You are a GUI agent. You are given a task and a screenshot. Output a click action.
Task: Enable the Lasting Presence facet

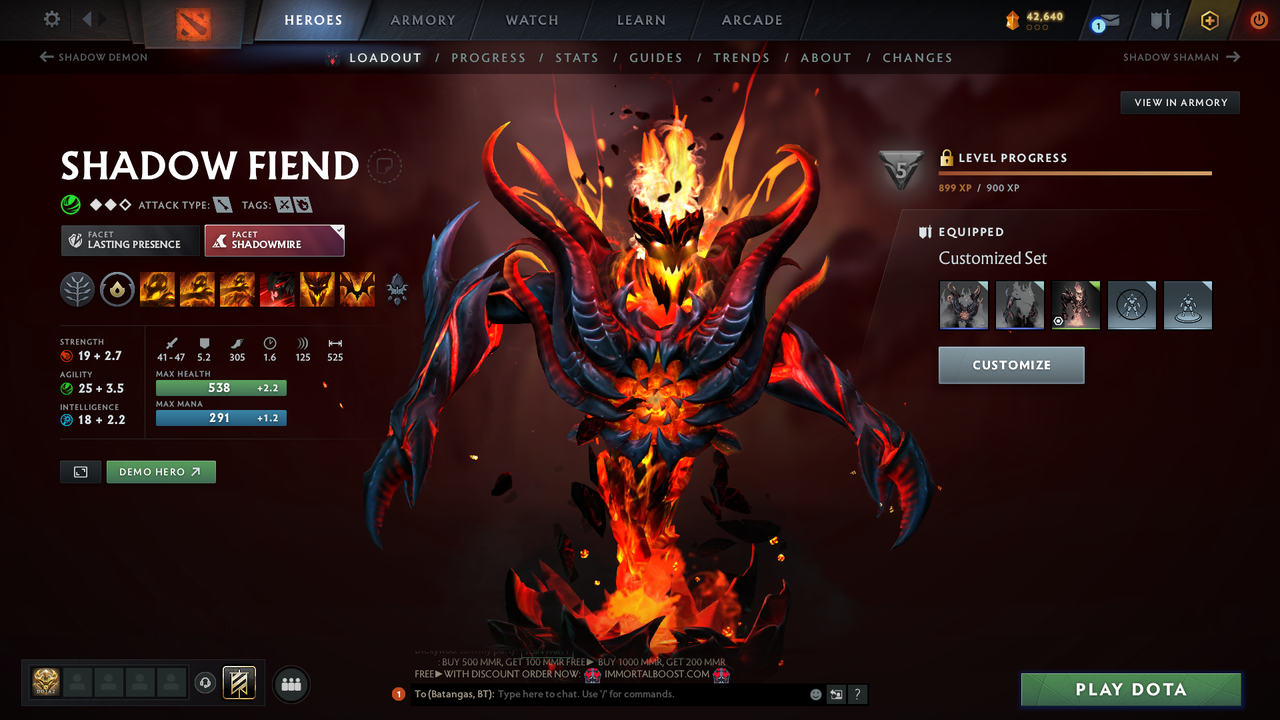click(130, 240)
